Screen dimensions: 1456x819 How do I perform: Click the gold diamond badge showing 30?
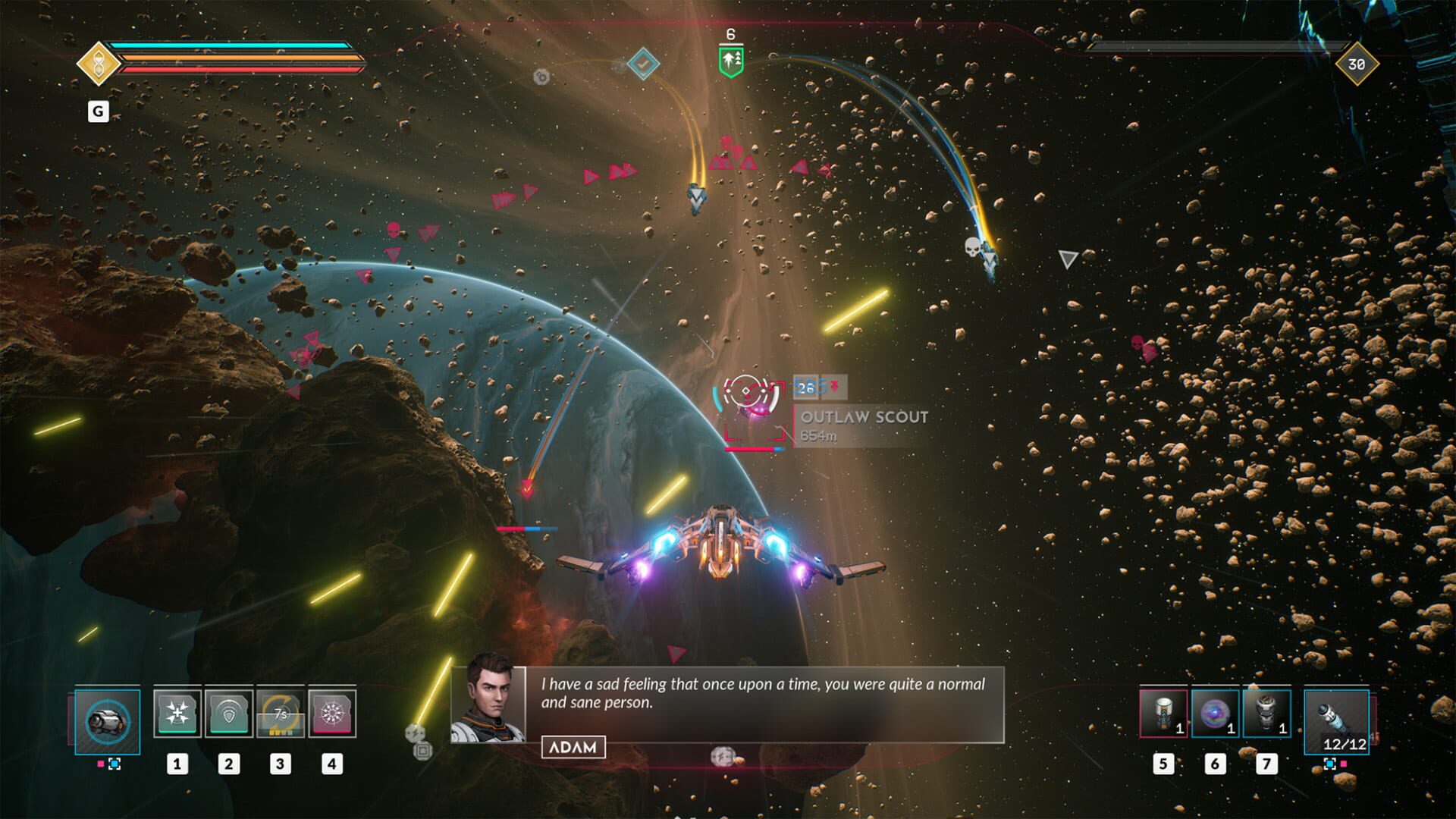point(1356,64)
